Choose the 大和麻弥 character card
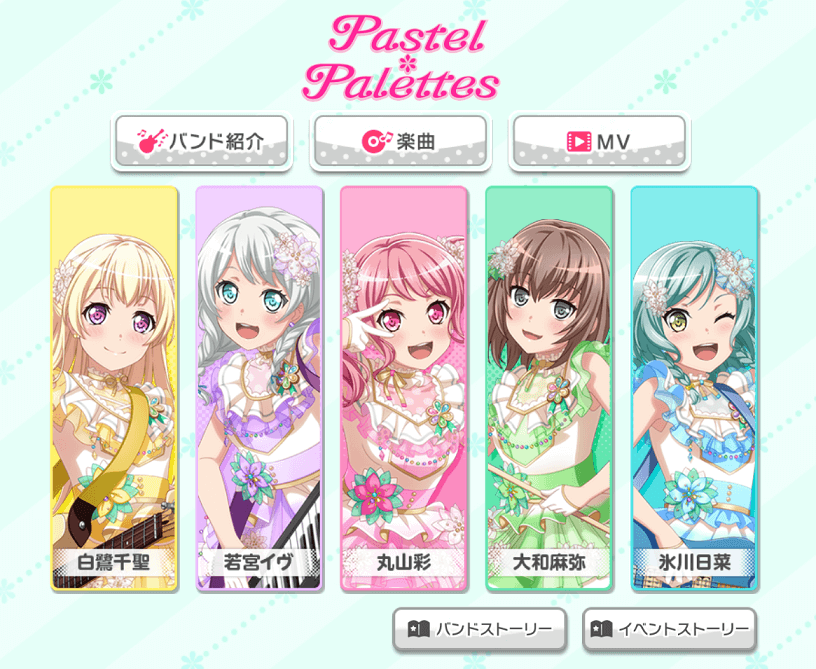The image size is (816, 669). [549, 388]
